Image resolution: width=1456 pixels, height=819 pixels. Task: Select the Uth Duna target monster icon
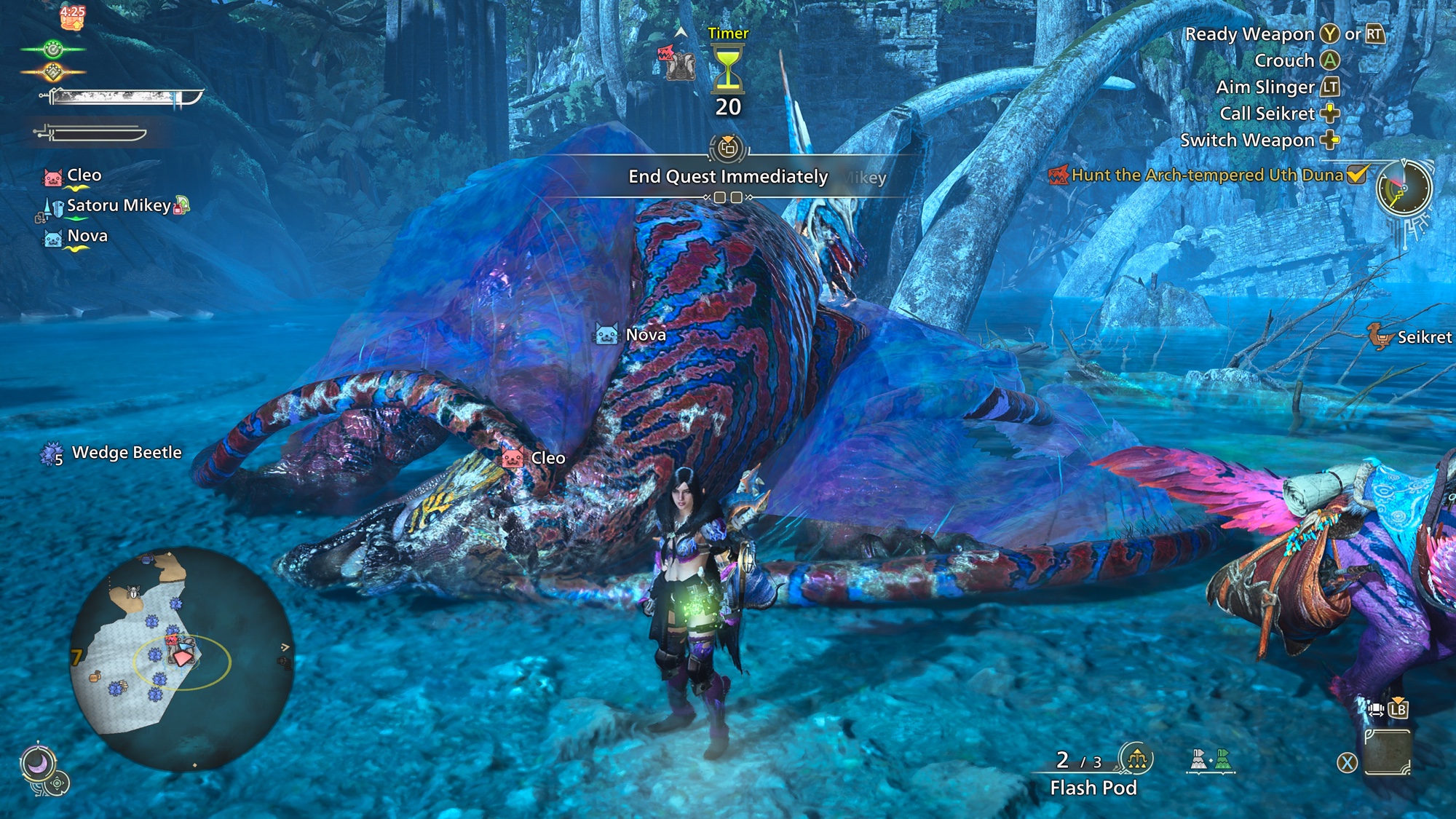pyautogui.click(x=677, y=63)
